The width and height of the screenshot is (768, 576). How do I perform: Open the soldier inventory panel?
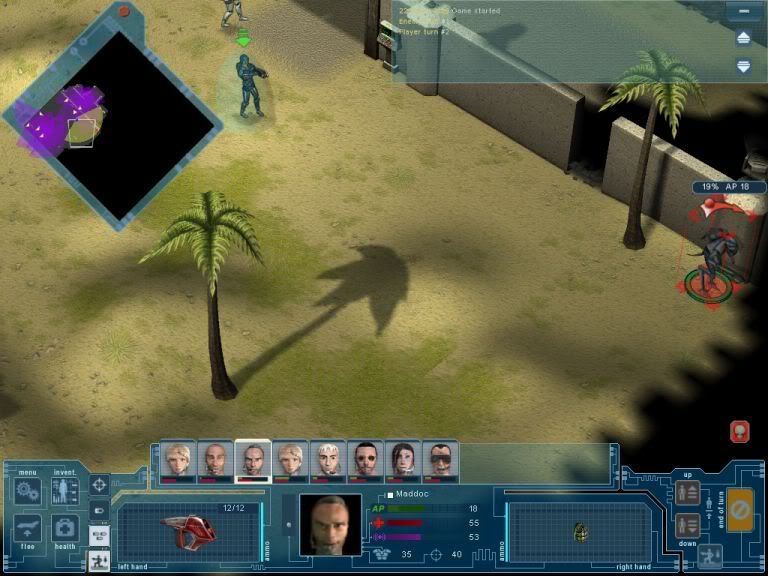[x=65, y=491]
